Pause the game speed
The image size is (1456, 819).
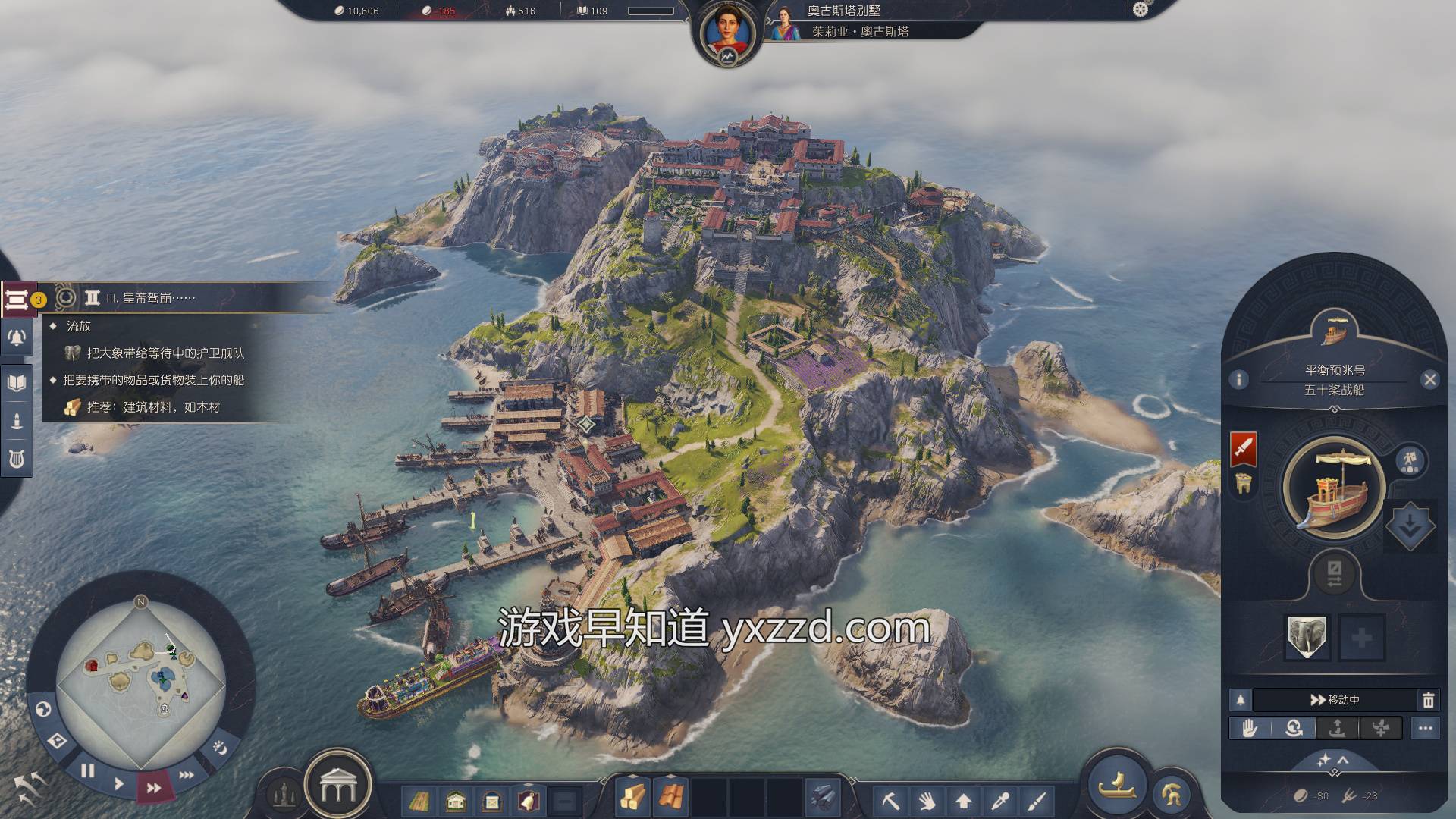coord(88,771)
